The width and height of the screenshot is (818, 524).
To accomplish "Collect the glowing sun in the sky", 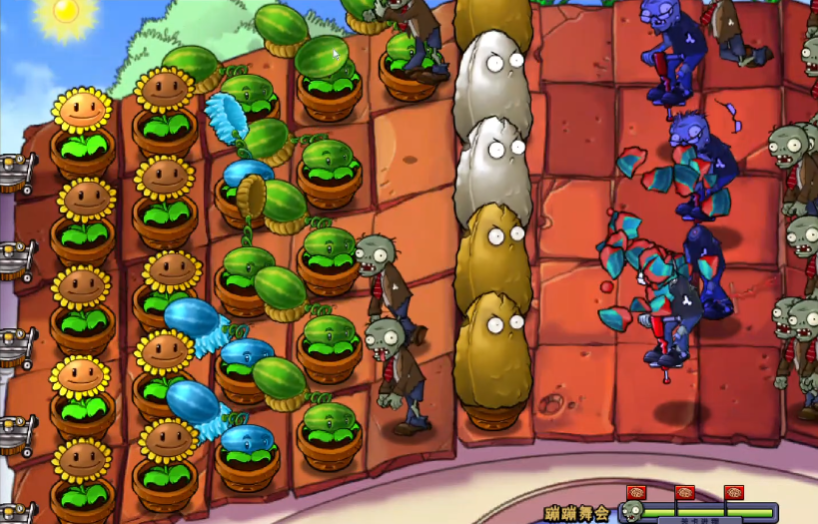I will (x=66, y=11).
